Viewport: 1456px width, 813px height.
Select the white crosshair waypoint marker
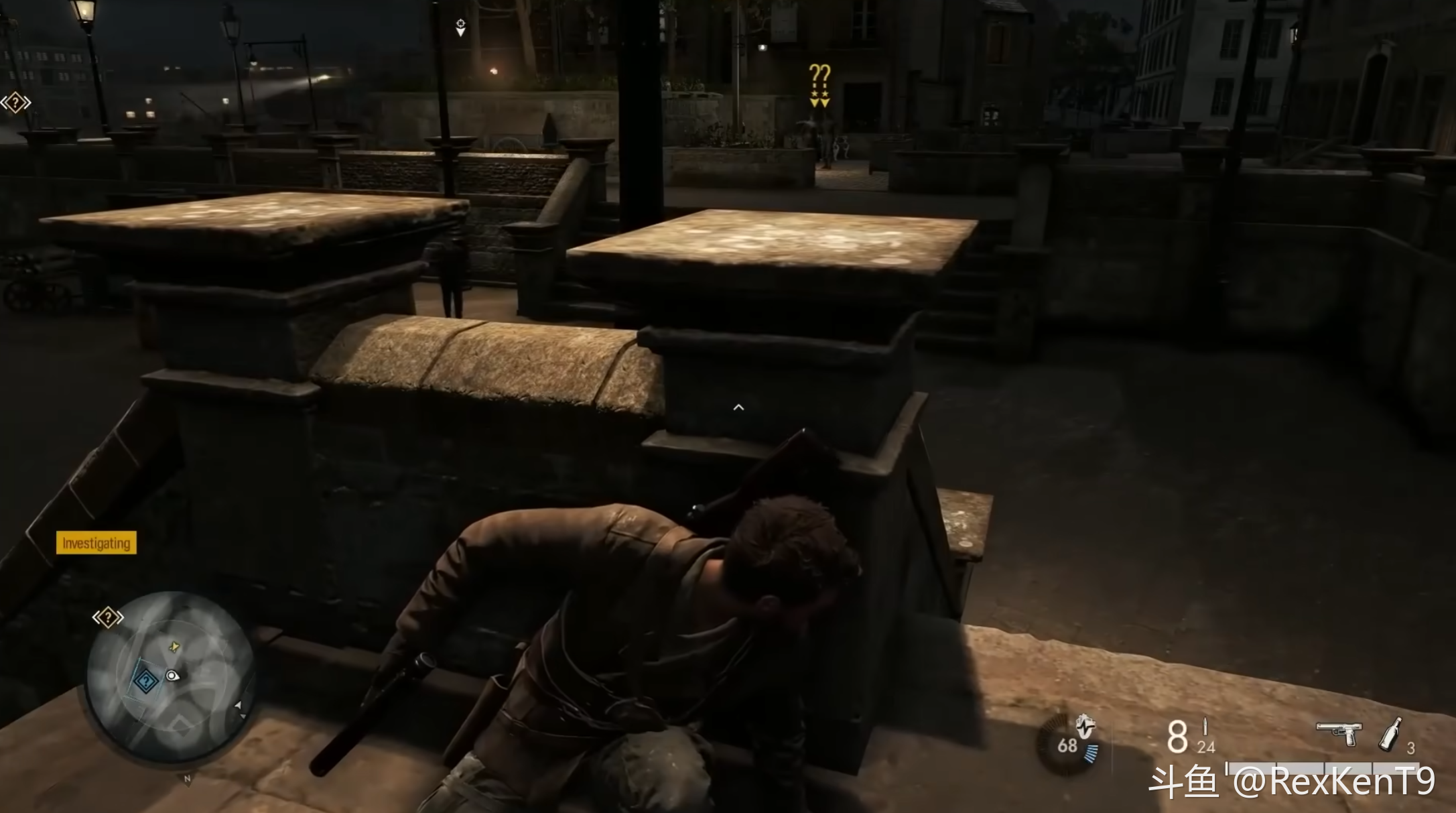[x=460, y=26]
